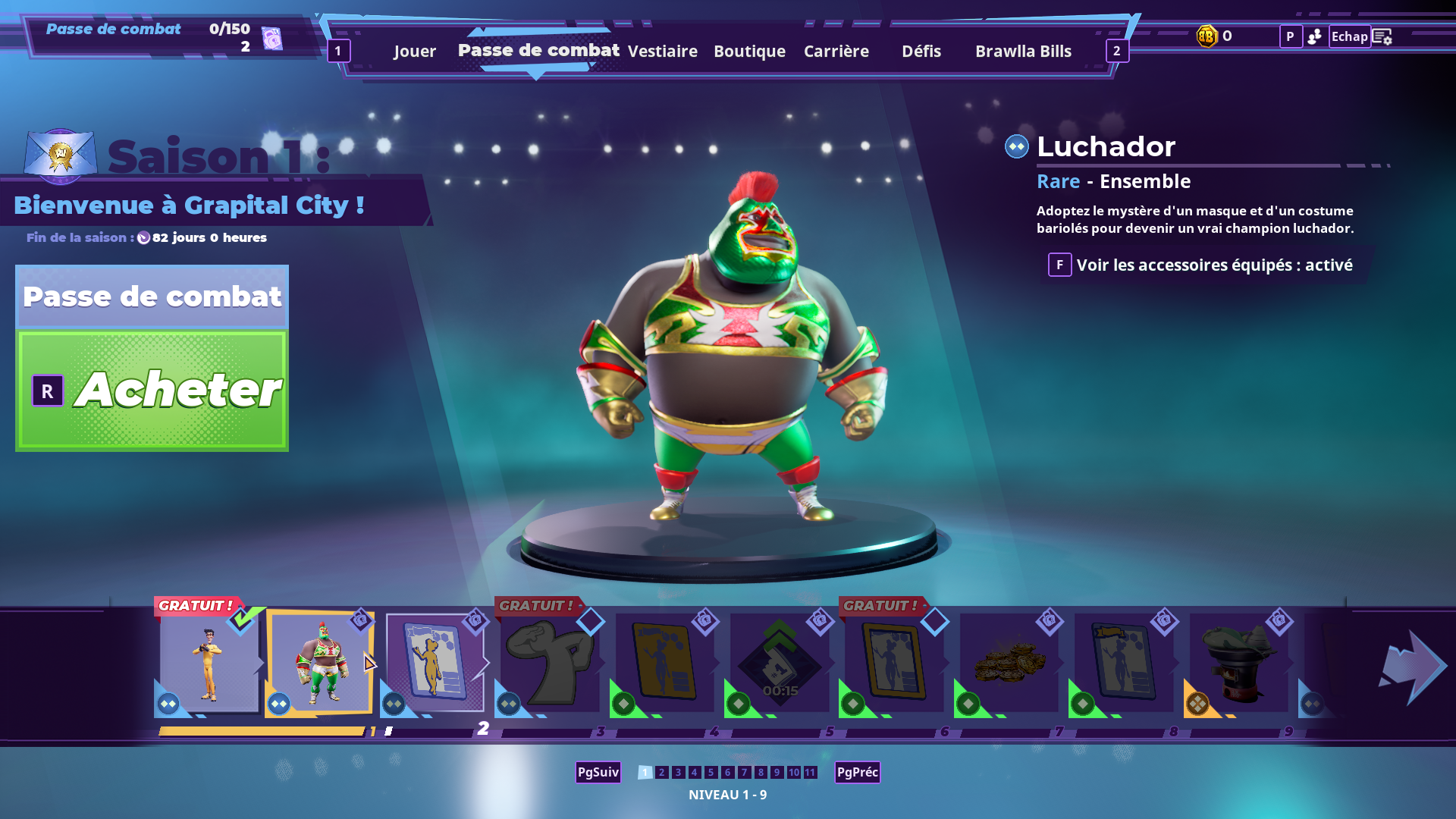The image size is (1456, 819).
Task: Click the card pack icon beside 0/150
Action: tap(272, 36)
